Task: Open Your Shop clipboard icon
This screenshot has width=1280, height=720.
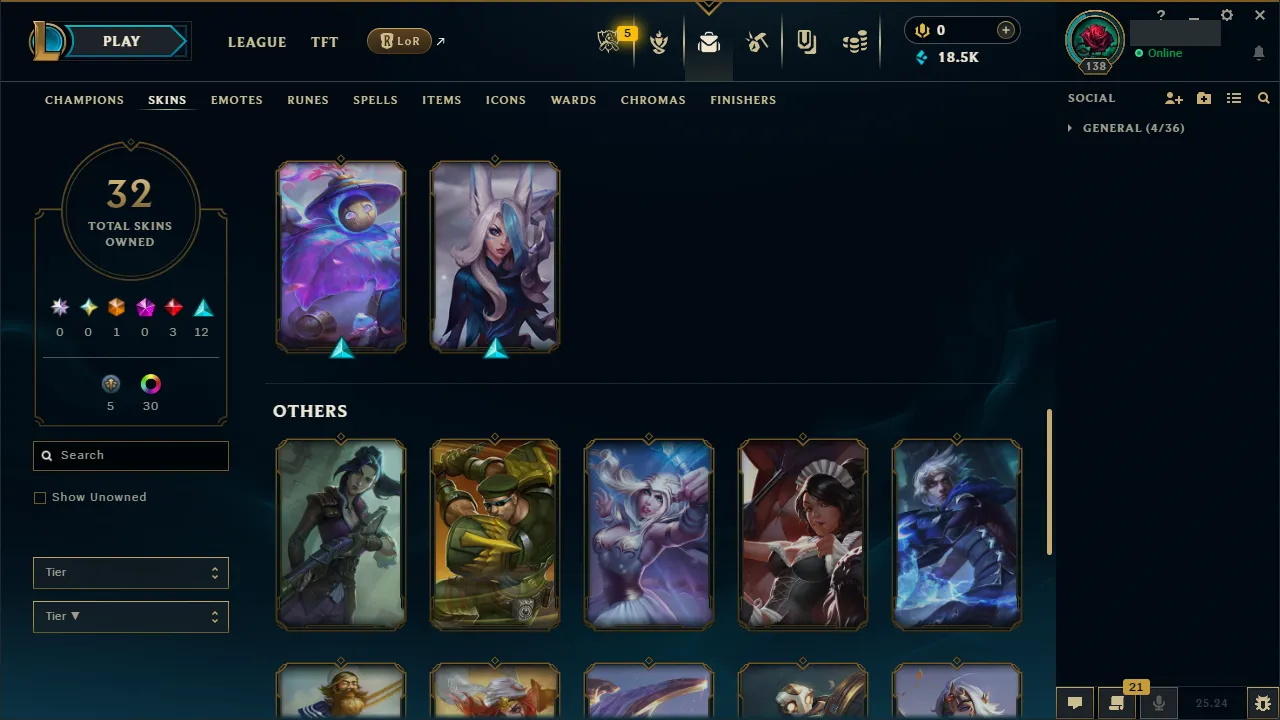Action: (806, 41)
